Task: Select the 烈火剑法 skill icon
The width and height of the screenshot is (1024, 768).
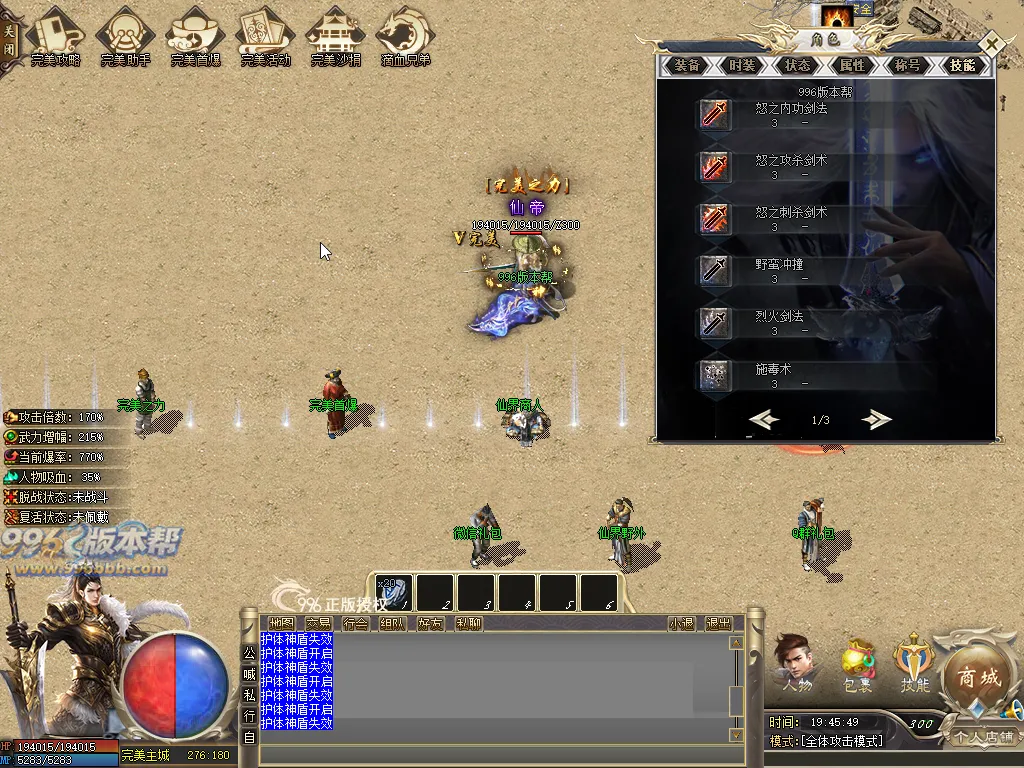Action: click(714, 322)
